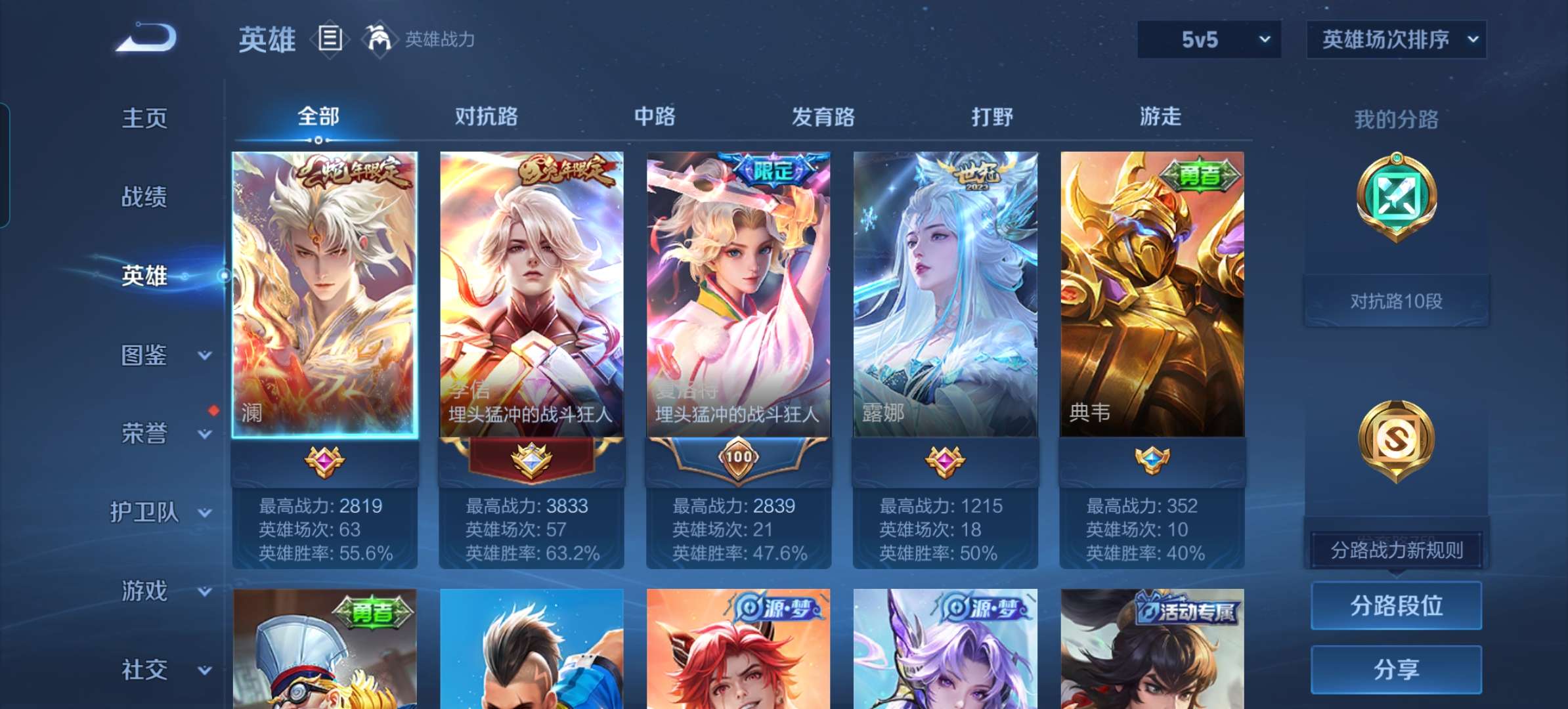Go to 战绩 in the sidebar menu
The width and height of the screenshot is (1568, 709).
(x=143, y=197)
